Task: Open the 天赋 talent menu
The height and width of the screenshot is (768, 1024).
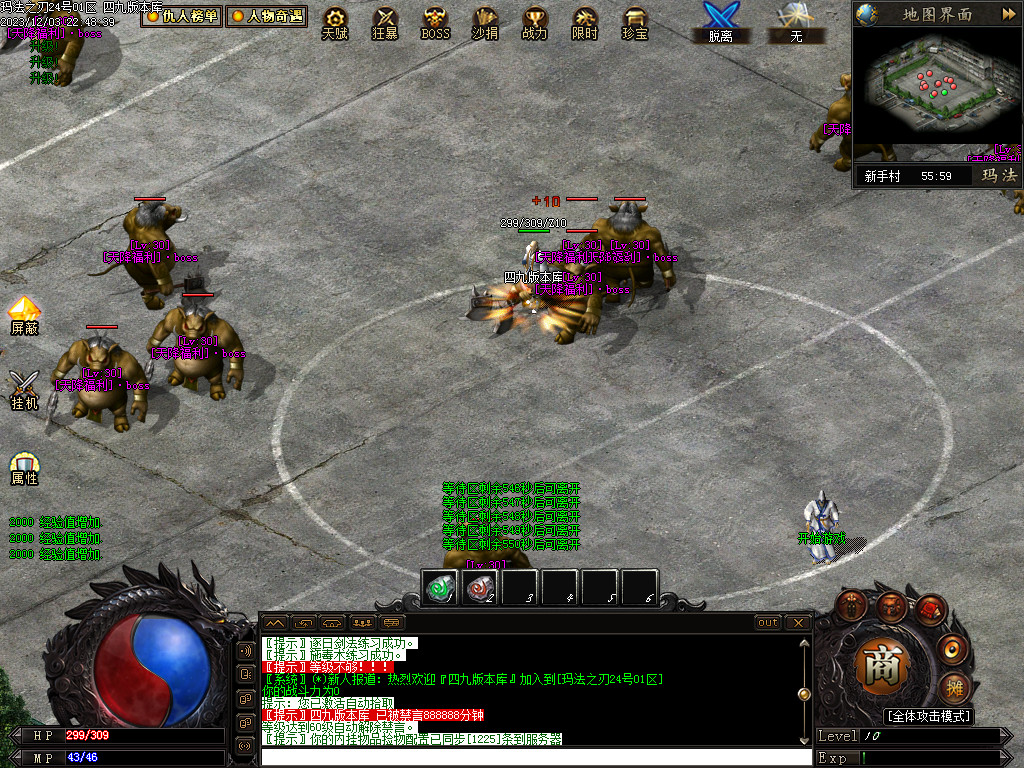Action: (x=335, y=22)
